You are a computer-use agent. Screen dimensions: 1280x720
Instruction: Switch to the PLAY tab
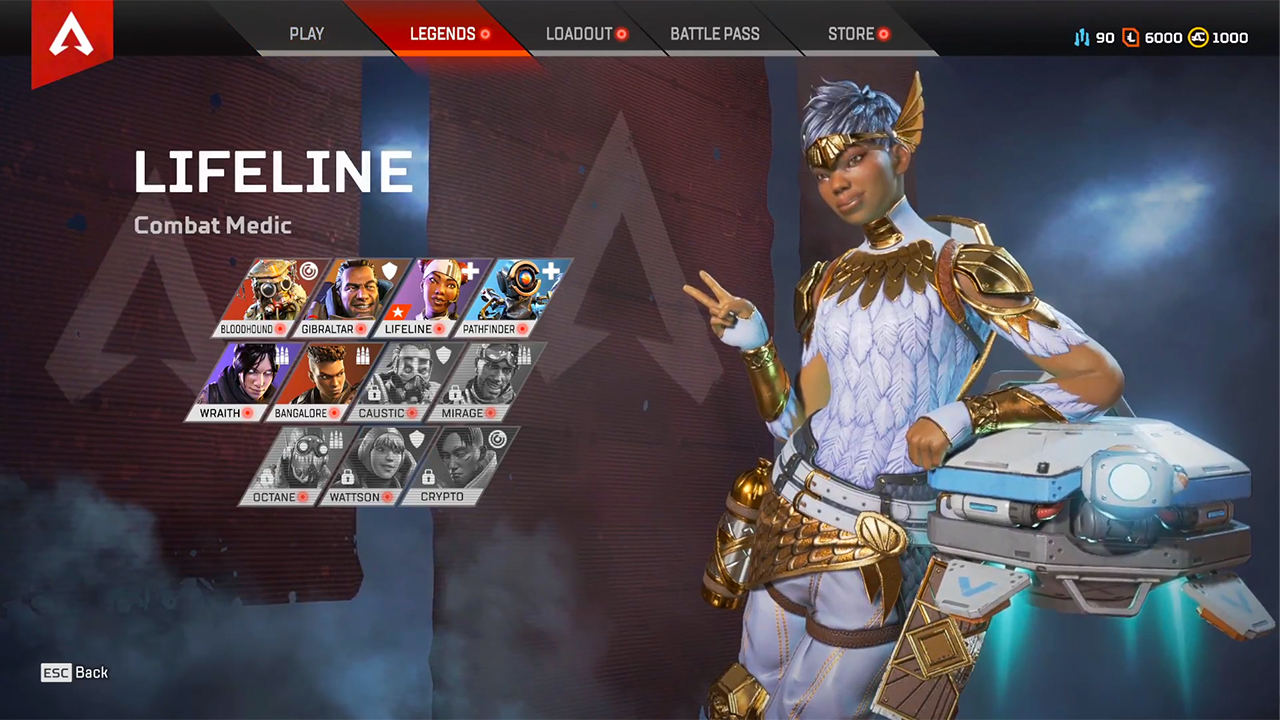[x=306, y=33]
